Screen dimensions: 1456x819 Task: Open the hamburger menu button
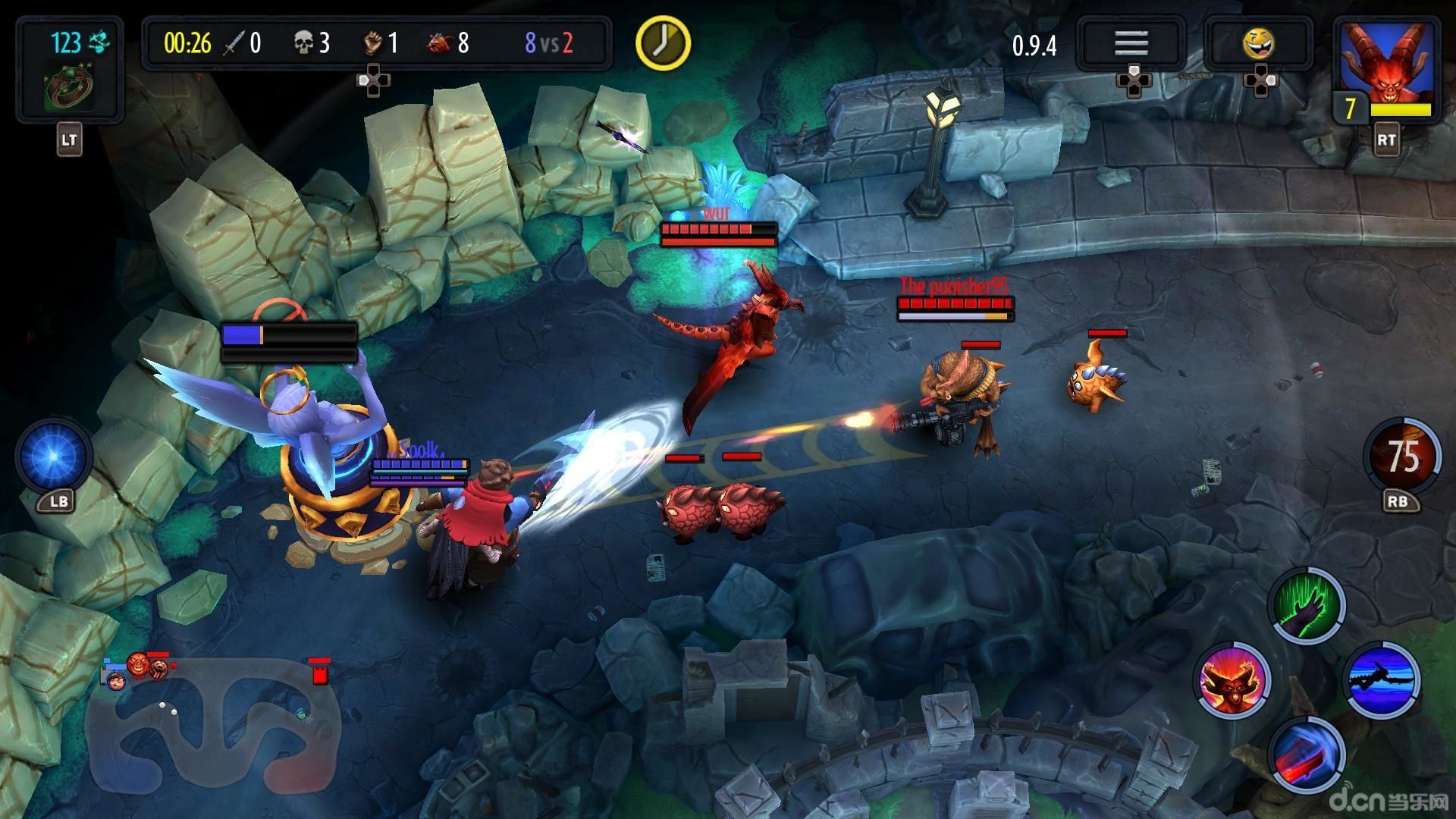pyautogui.click(x=1131, y=43)
